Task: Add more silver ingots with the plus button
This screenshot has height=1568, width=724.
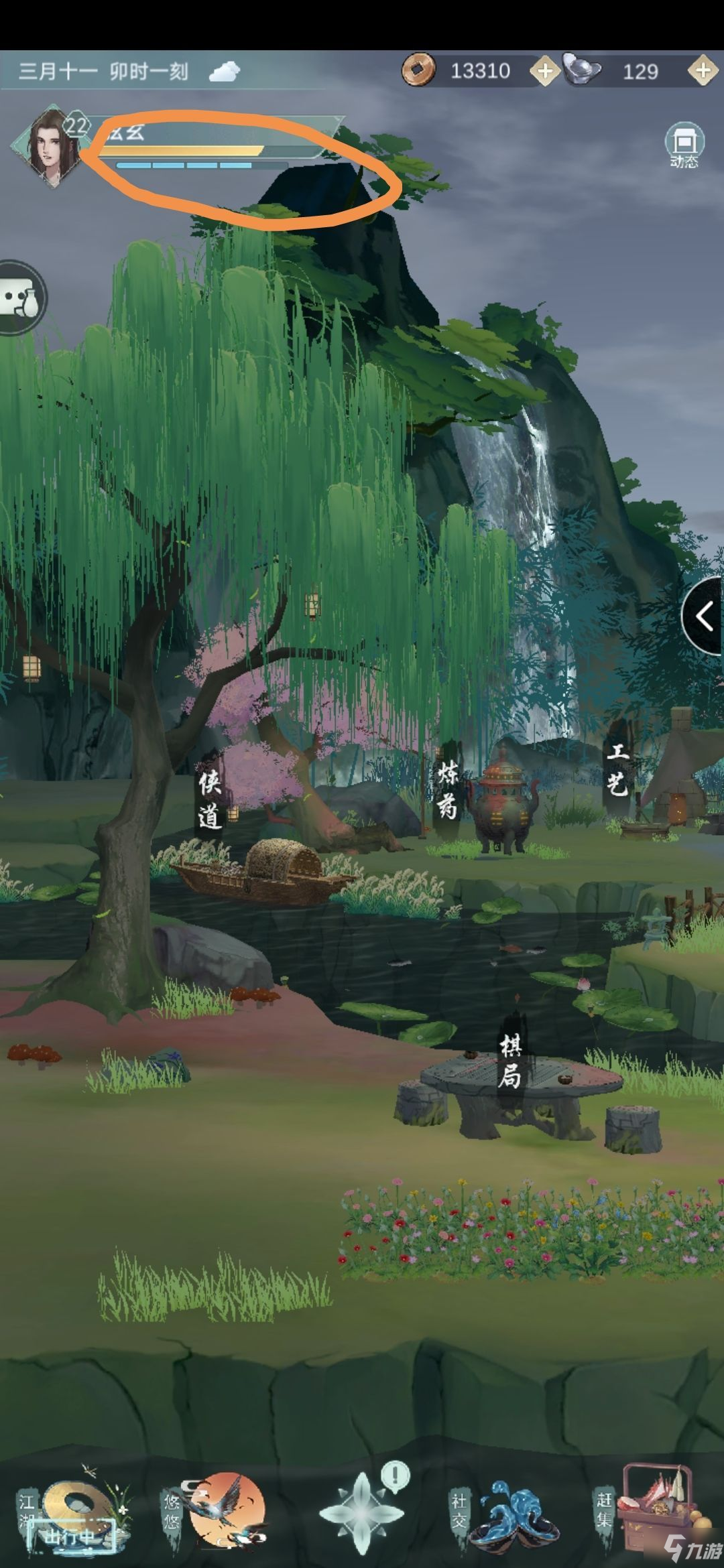Action: [703, 71]
